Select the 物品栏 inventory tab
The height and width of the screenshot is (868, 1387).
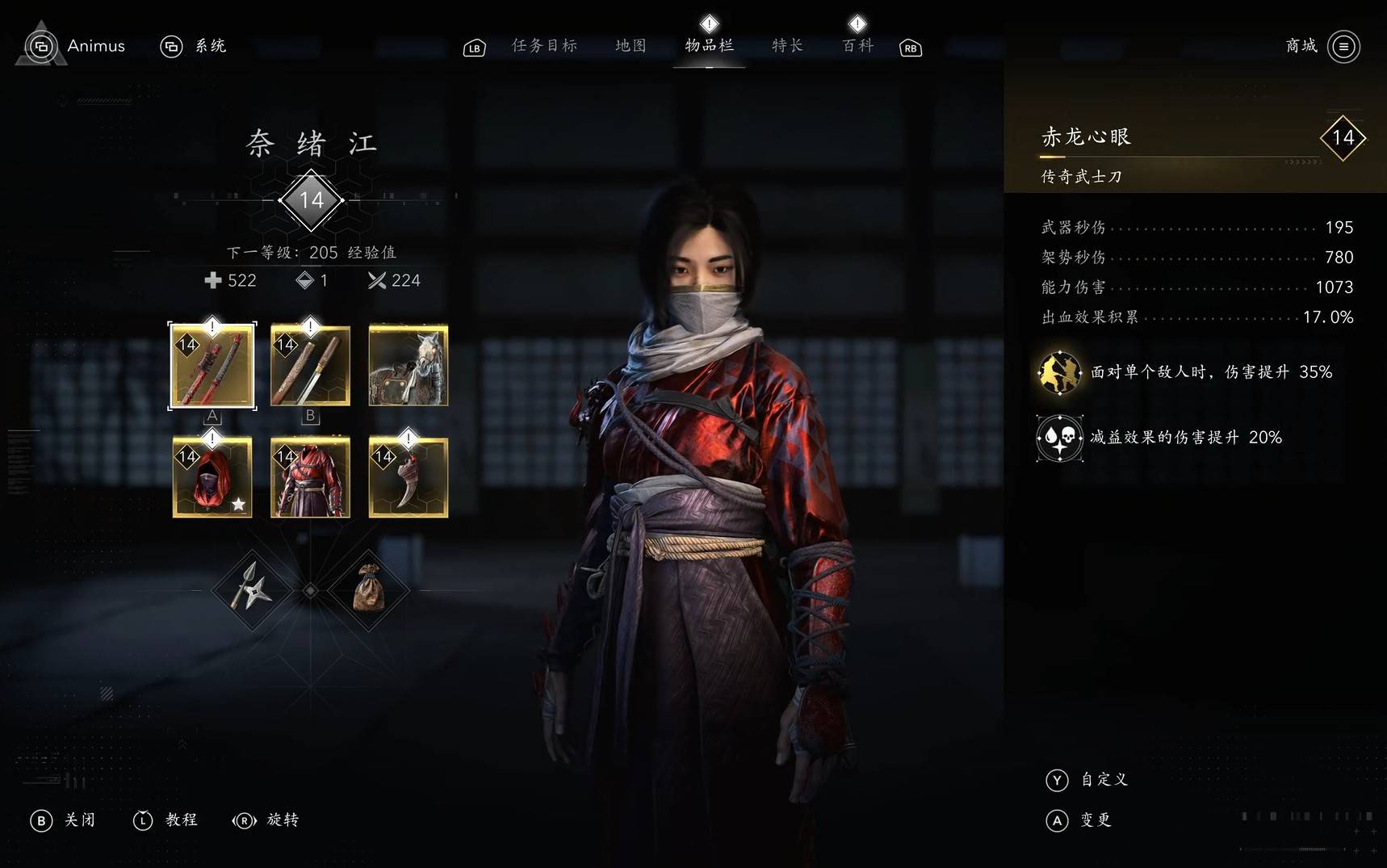pos(709,46)
